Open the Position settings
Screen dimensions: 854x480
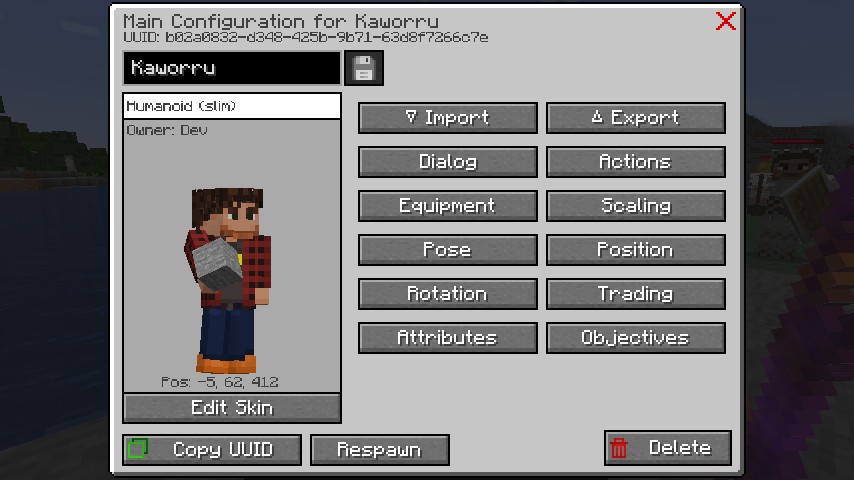point(635,250)
